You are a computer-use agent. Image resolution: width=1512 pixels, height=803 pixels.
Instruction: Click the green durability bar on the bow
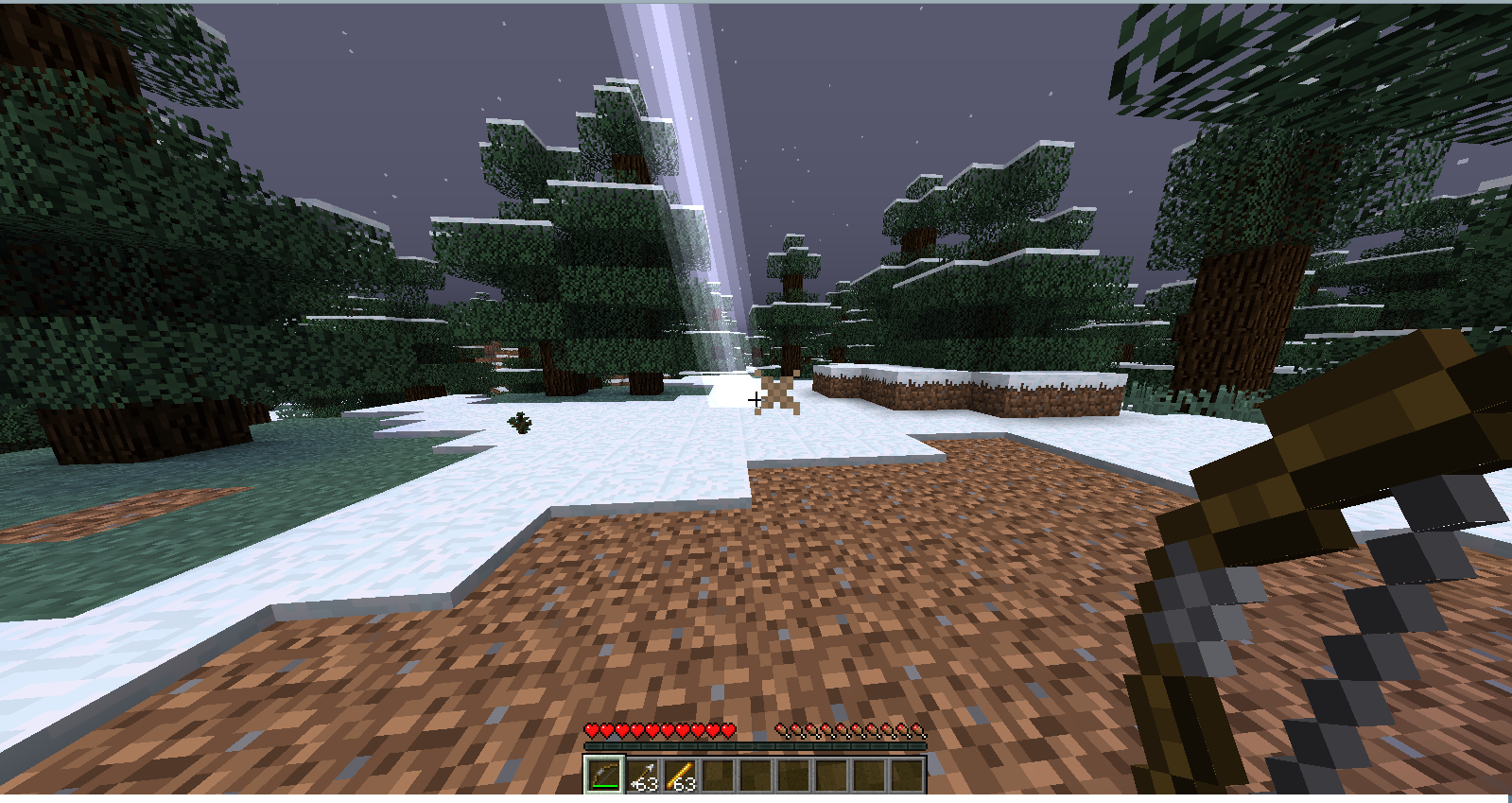pyautogui.click(x=603, y=785)
